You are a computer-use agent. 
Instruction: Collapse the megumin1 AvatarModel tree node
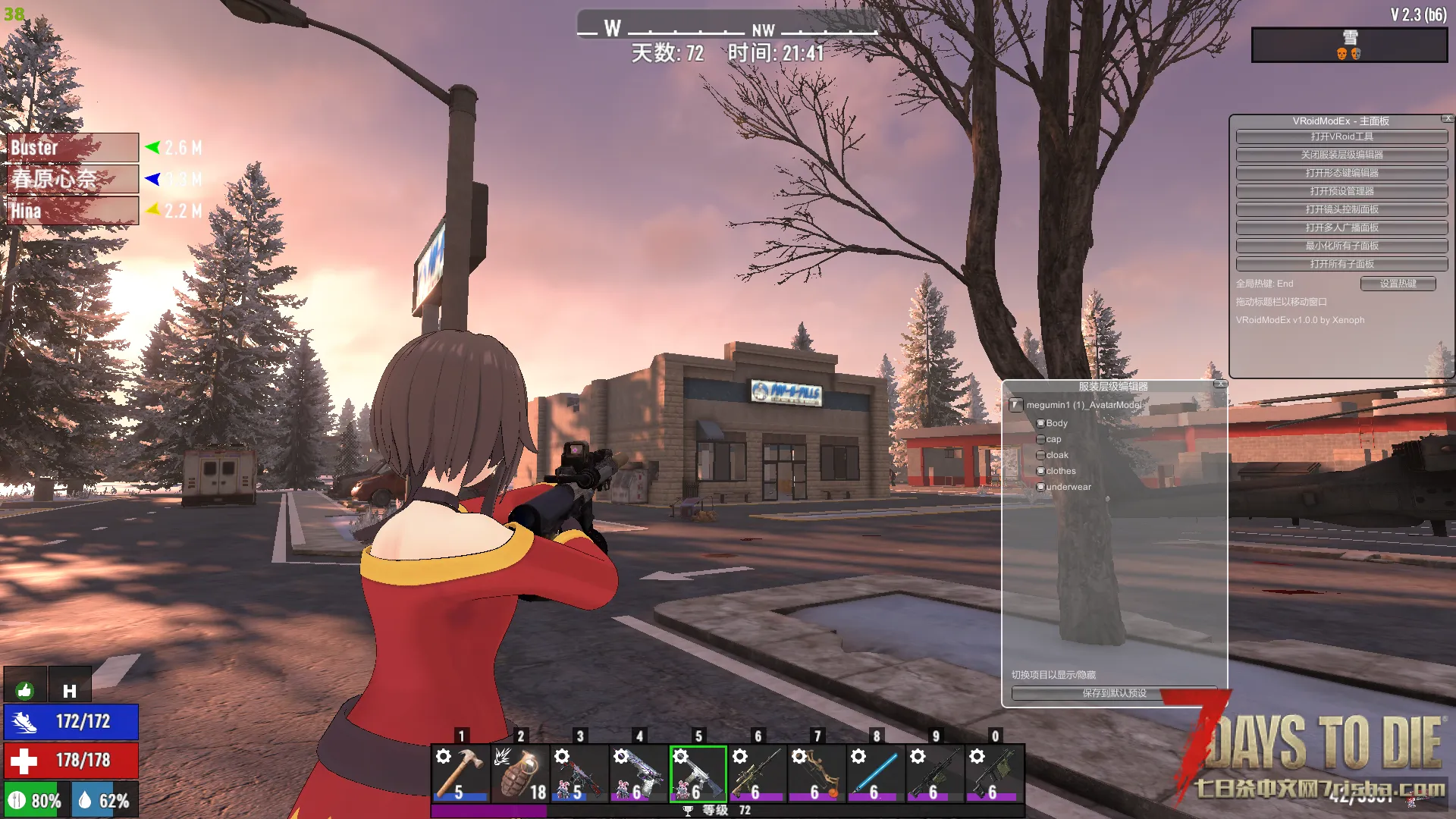tap(1016, 405)
